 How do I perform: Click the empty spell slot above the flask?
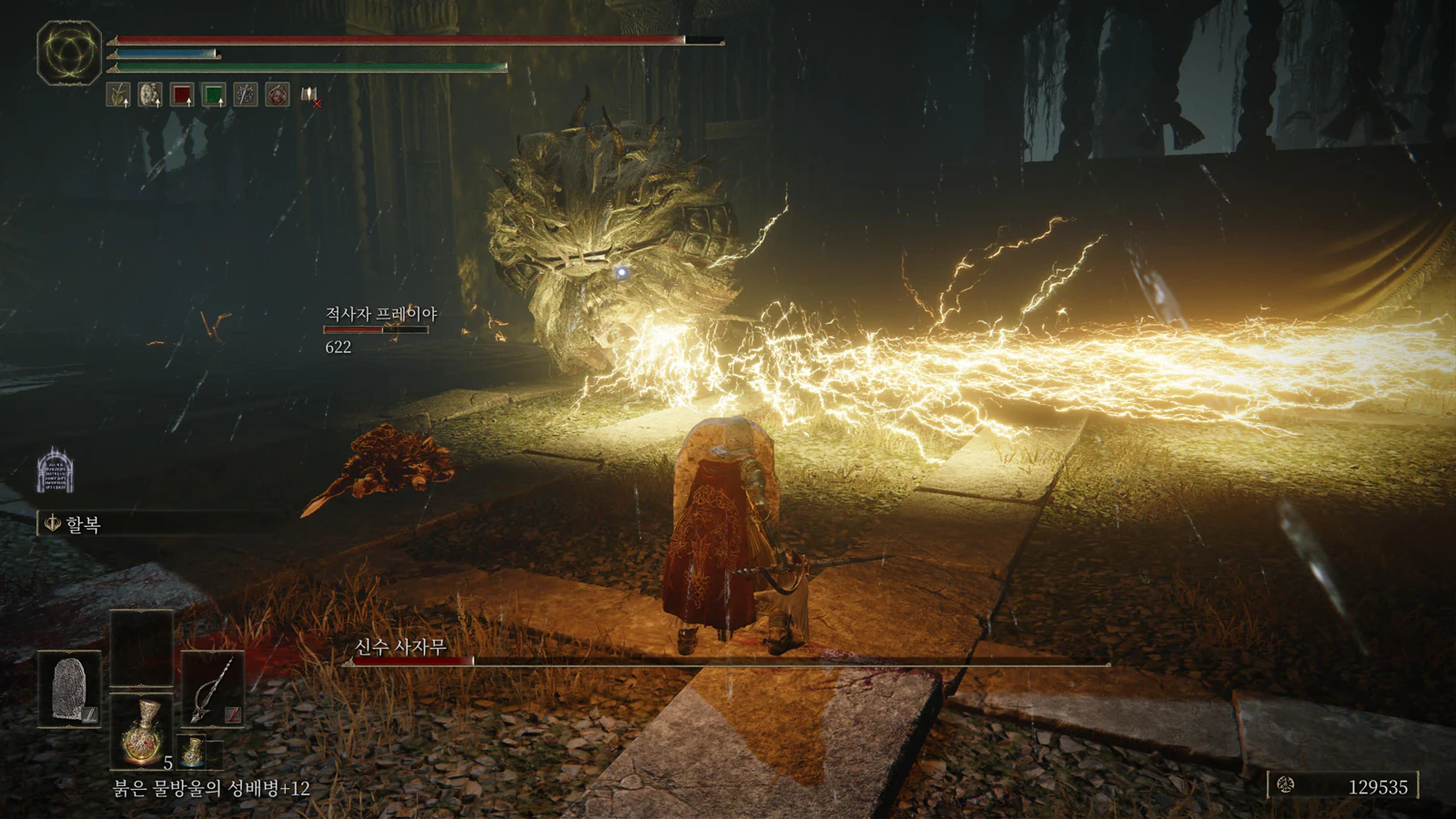[x=141, y=648]
